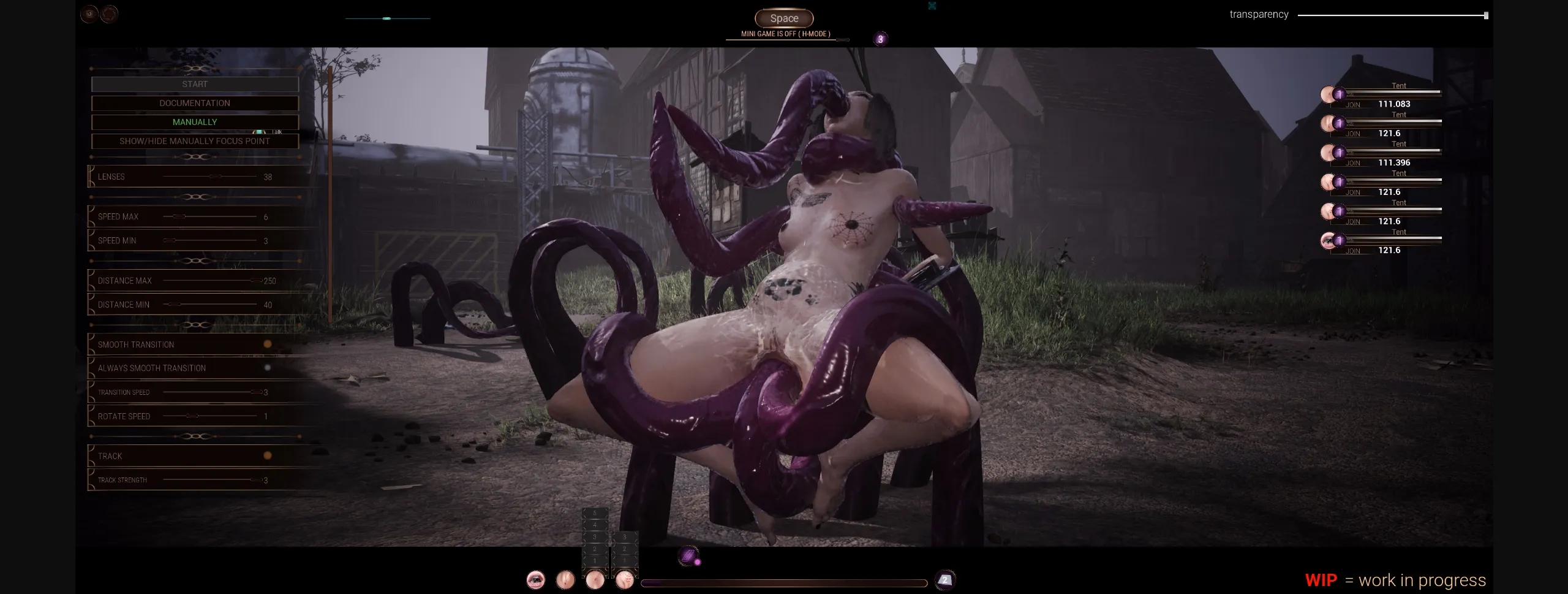Expand the section divider above LENSES

click(x=195, y=156)
